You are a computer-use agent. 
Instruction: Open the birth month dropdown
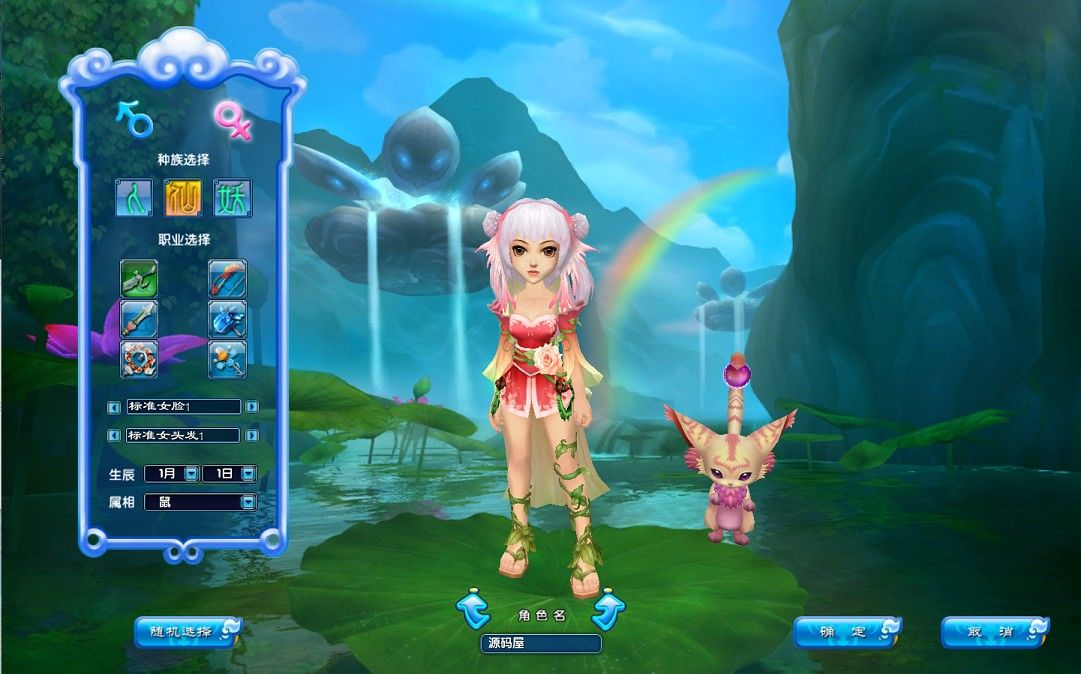191,474
